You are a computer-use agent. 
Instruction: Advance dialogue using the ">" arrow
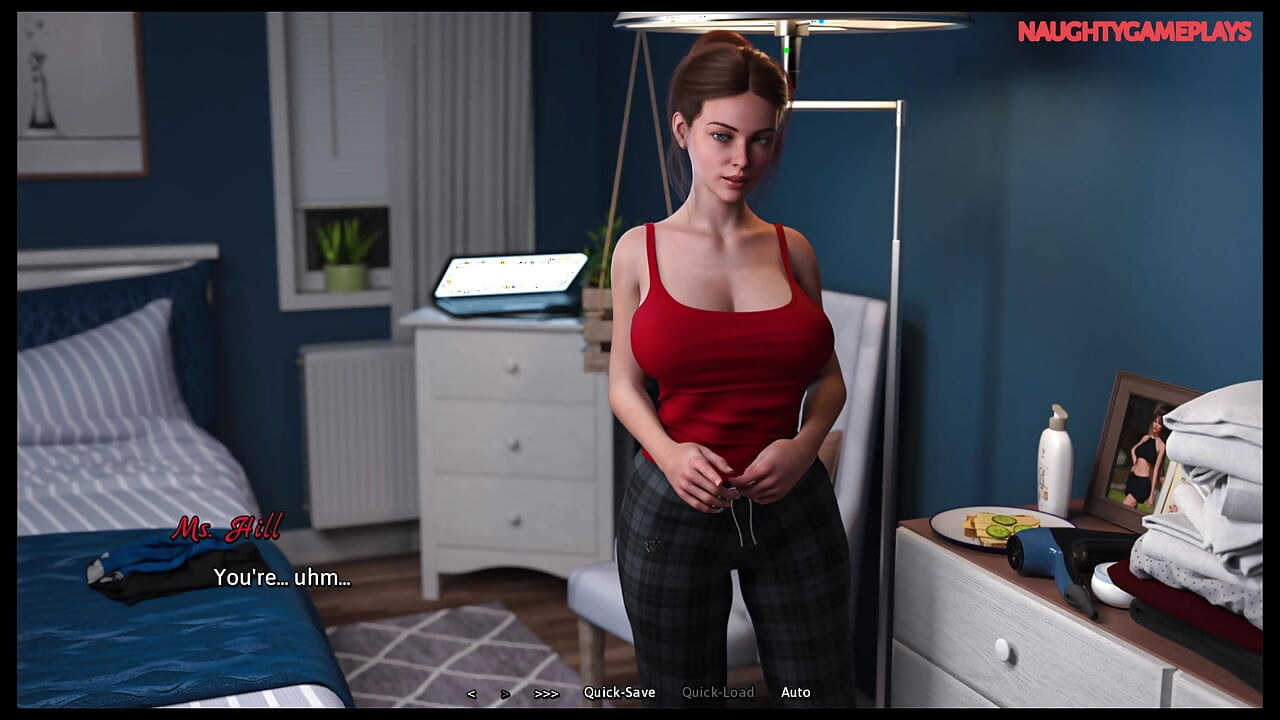[x=504, y=692]
